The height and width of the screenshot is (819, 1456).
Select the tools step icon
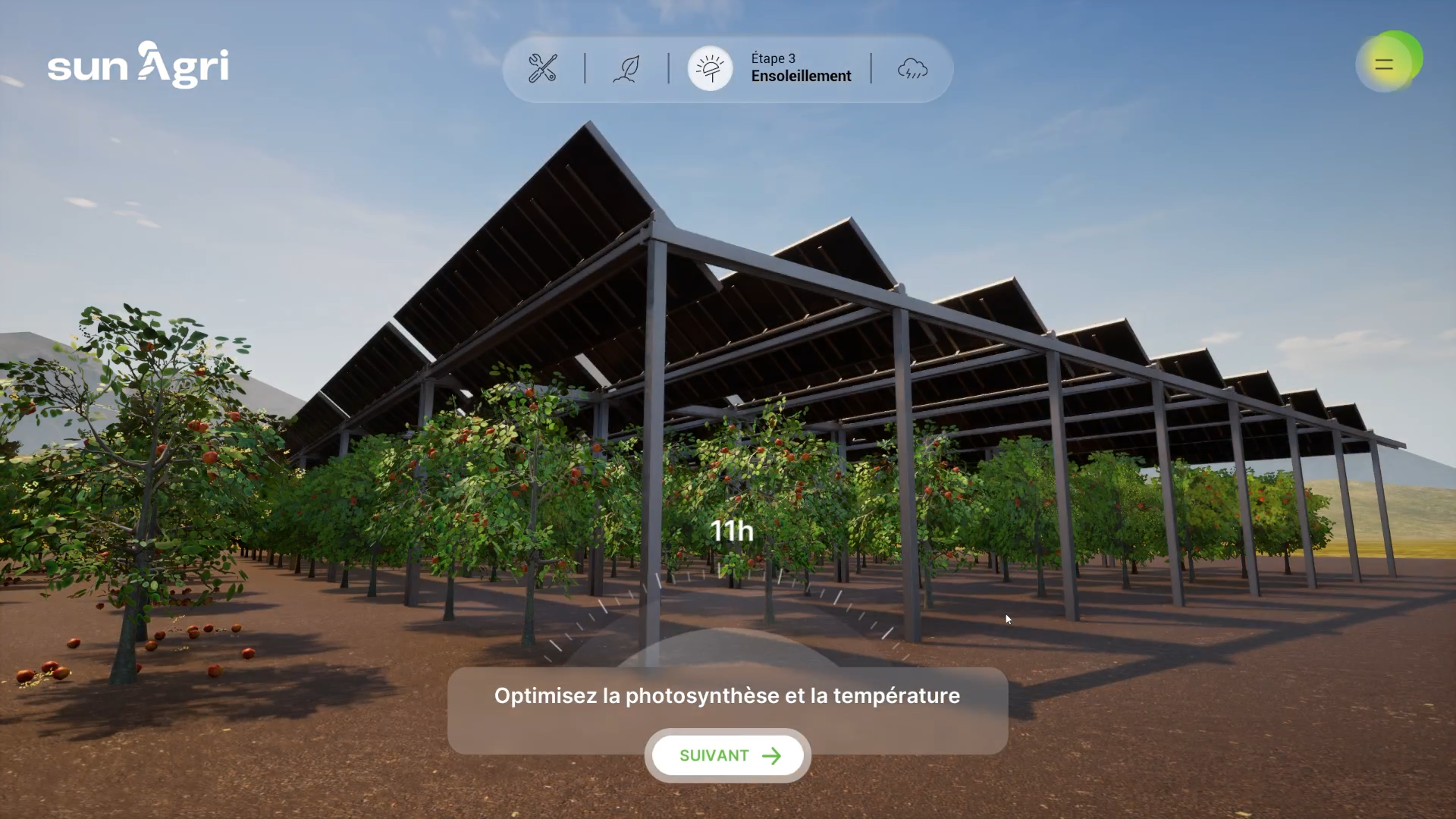(543, 68)
